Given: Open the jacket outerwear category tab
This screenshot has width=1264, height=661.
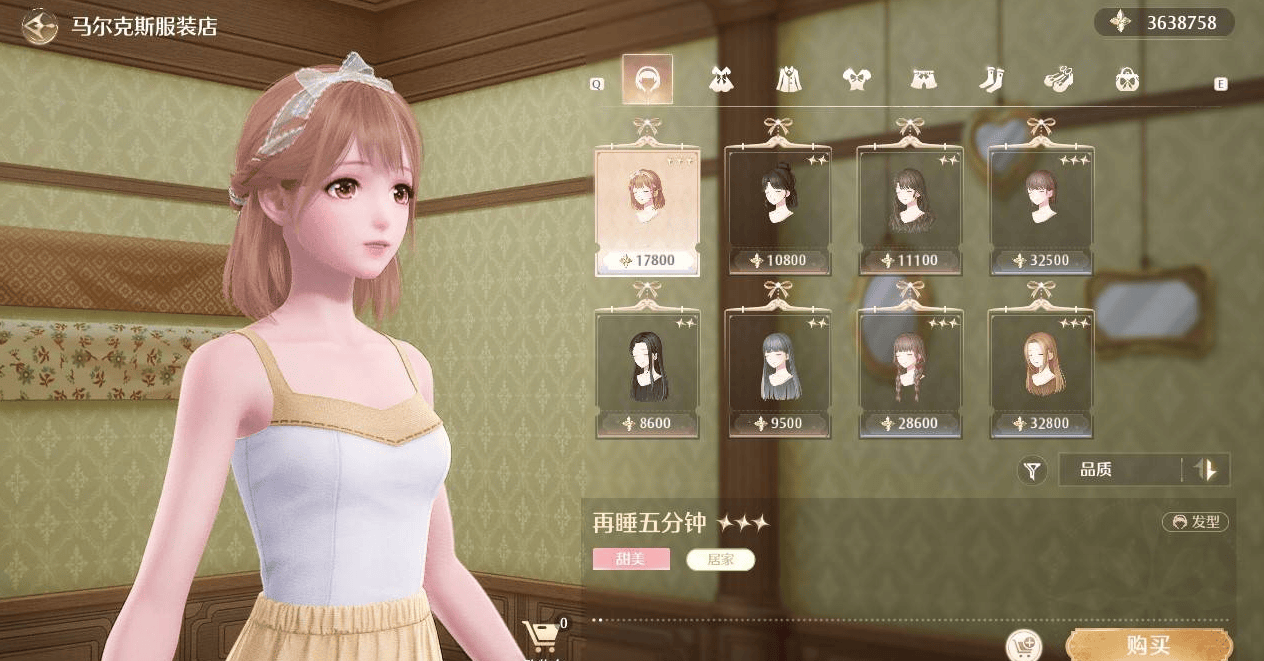Looking at the screenshot, I should (x=789, y=80).
